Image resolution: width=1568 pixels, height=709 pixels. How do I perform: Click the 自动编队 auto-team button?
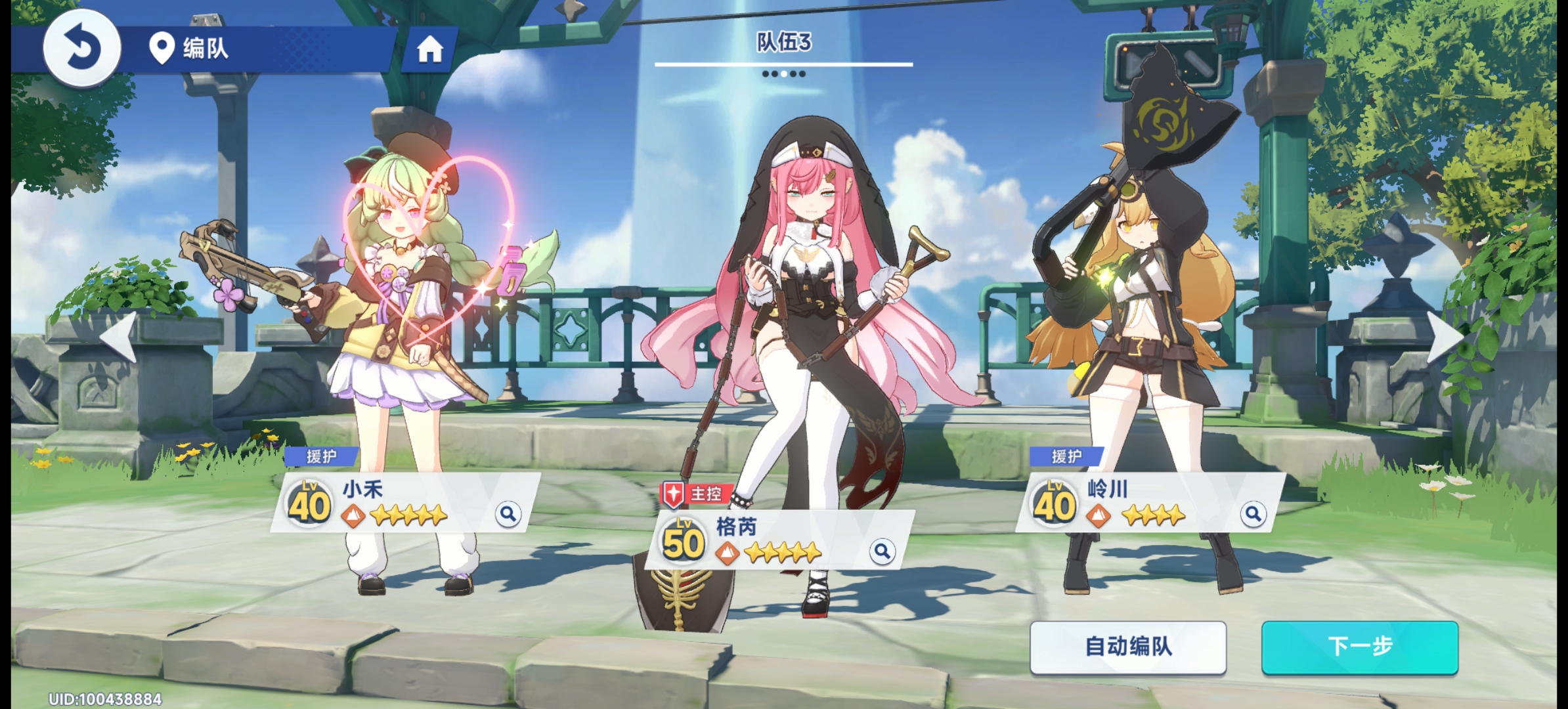(1127, 647)
